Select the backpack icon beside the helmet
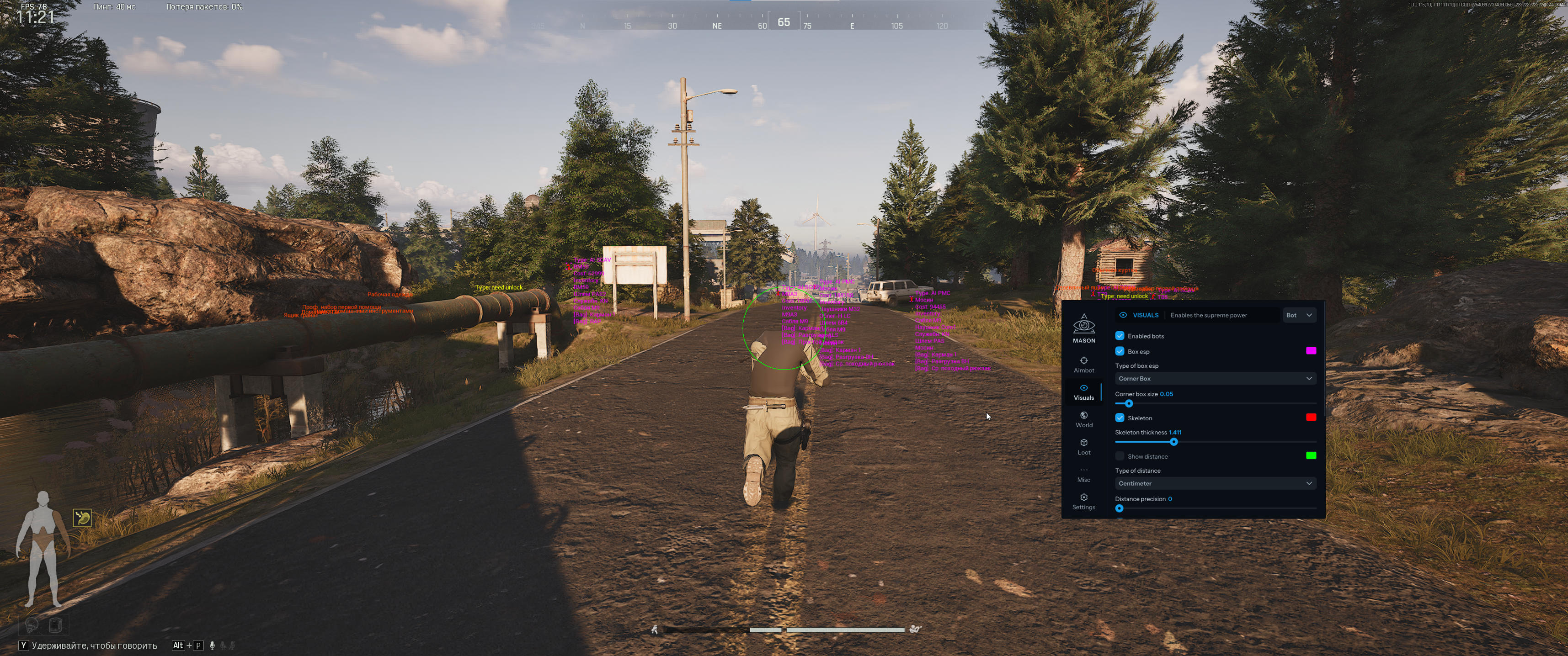Screen dimensions: 1568x656 point(55,625)
